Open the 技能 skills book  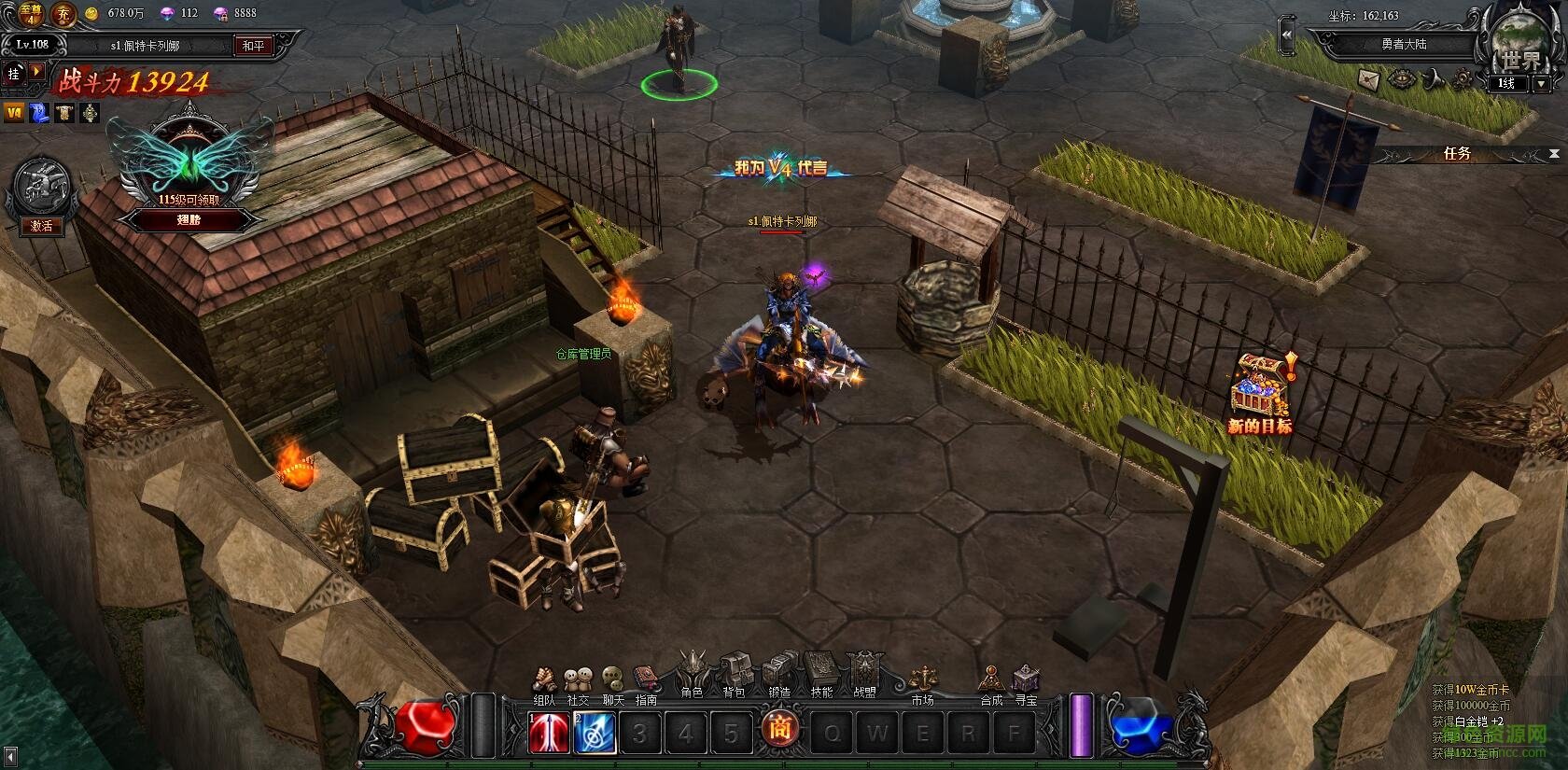click(x=821, y=671)
